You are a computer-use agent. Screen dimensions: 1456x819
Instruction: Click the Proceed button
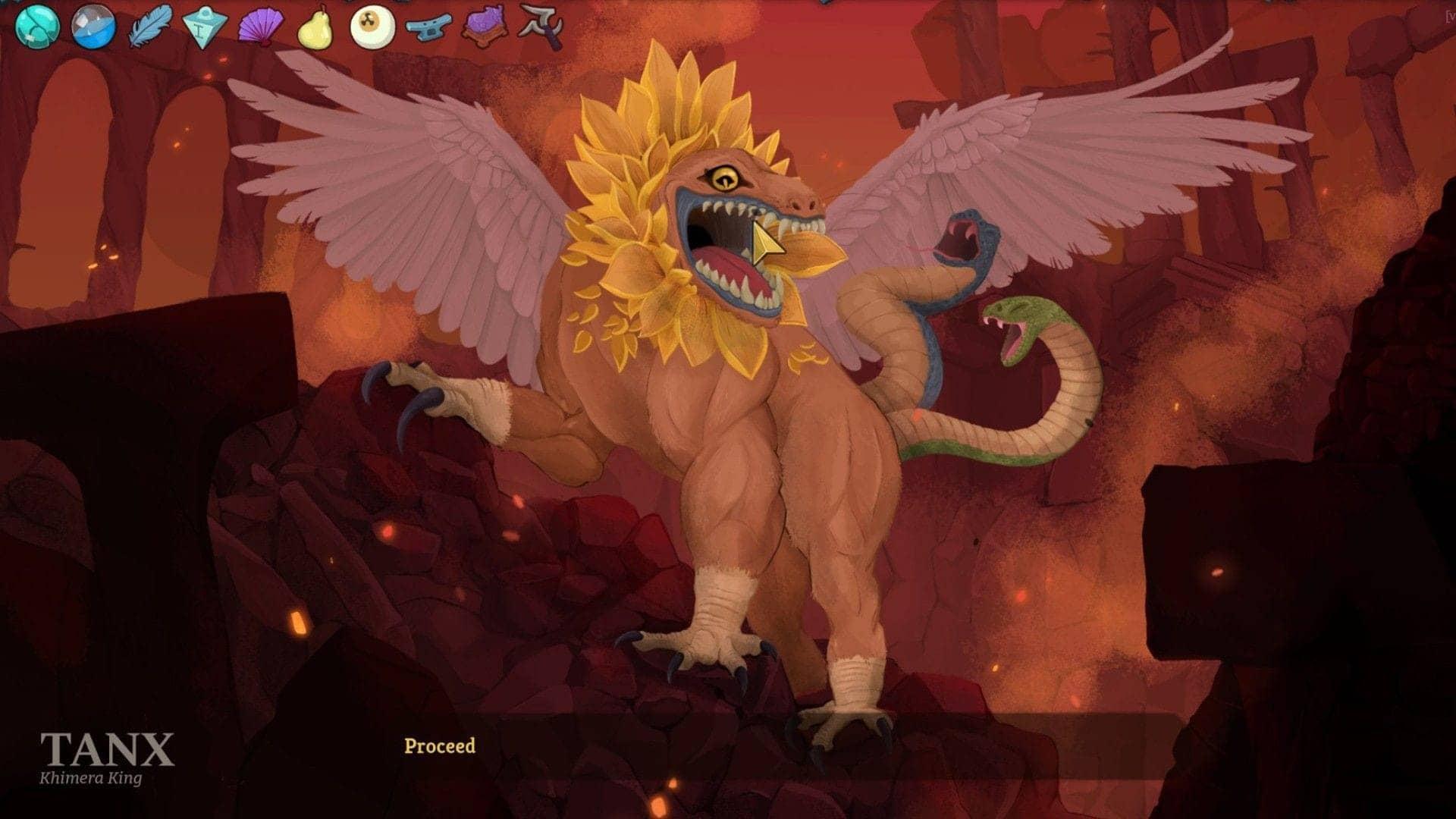pyautogui.click(x=440, y=745)
